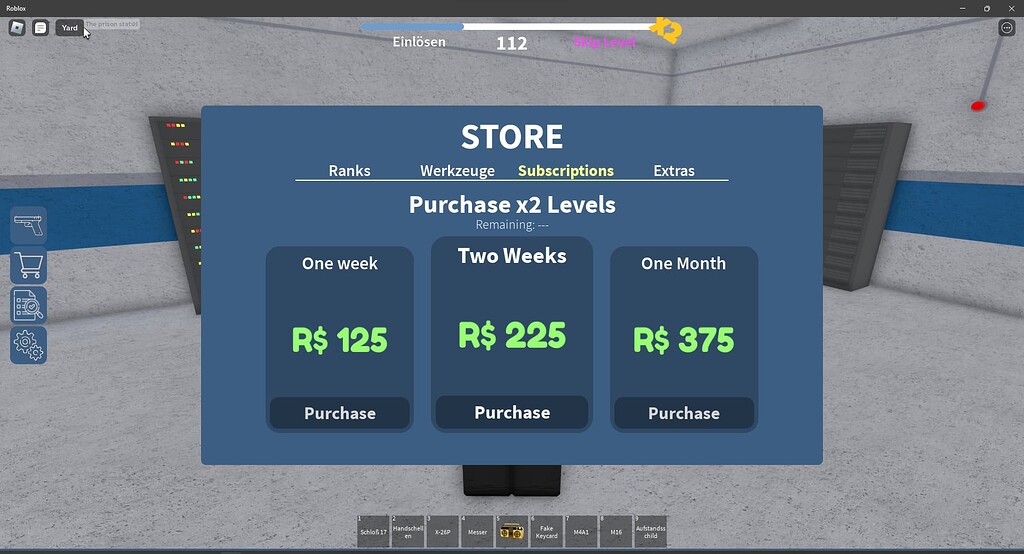Screen dimensions: 1024x554
Task: Equip the Messer from the hotbar
Action: (x=477, y=532)
